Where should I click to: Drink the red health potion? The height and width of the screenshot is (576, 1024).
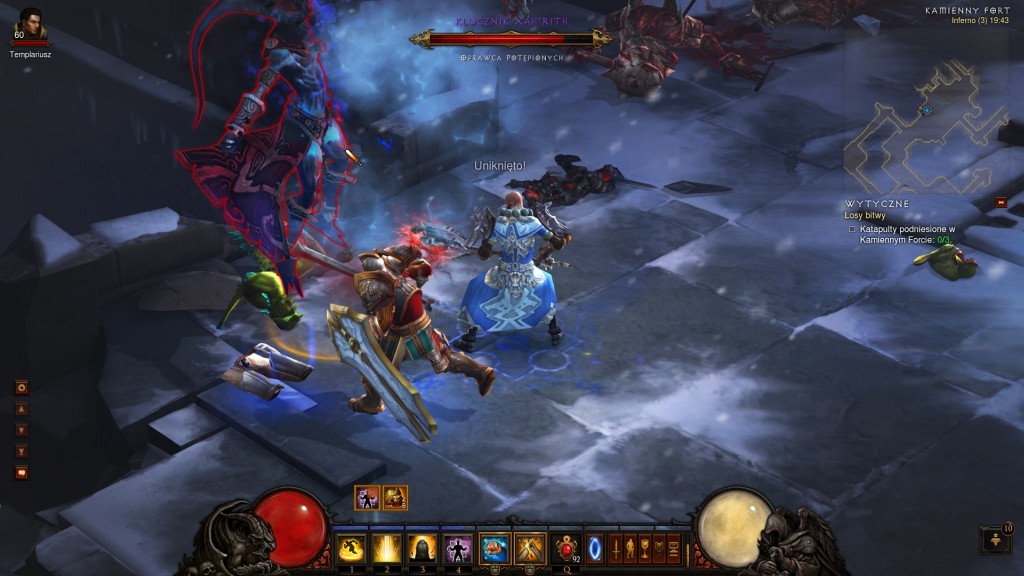pos(567,549)
